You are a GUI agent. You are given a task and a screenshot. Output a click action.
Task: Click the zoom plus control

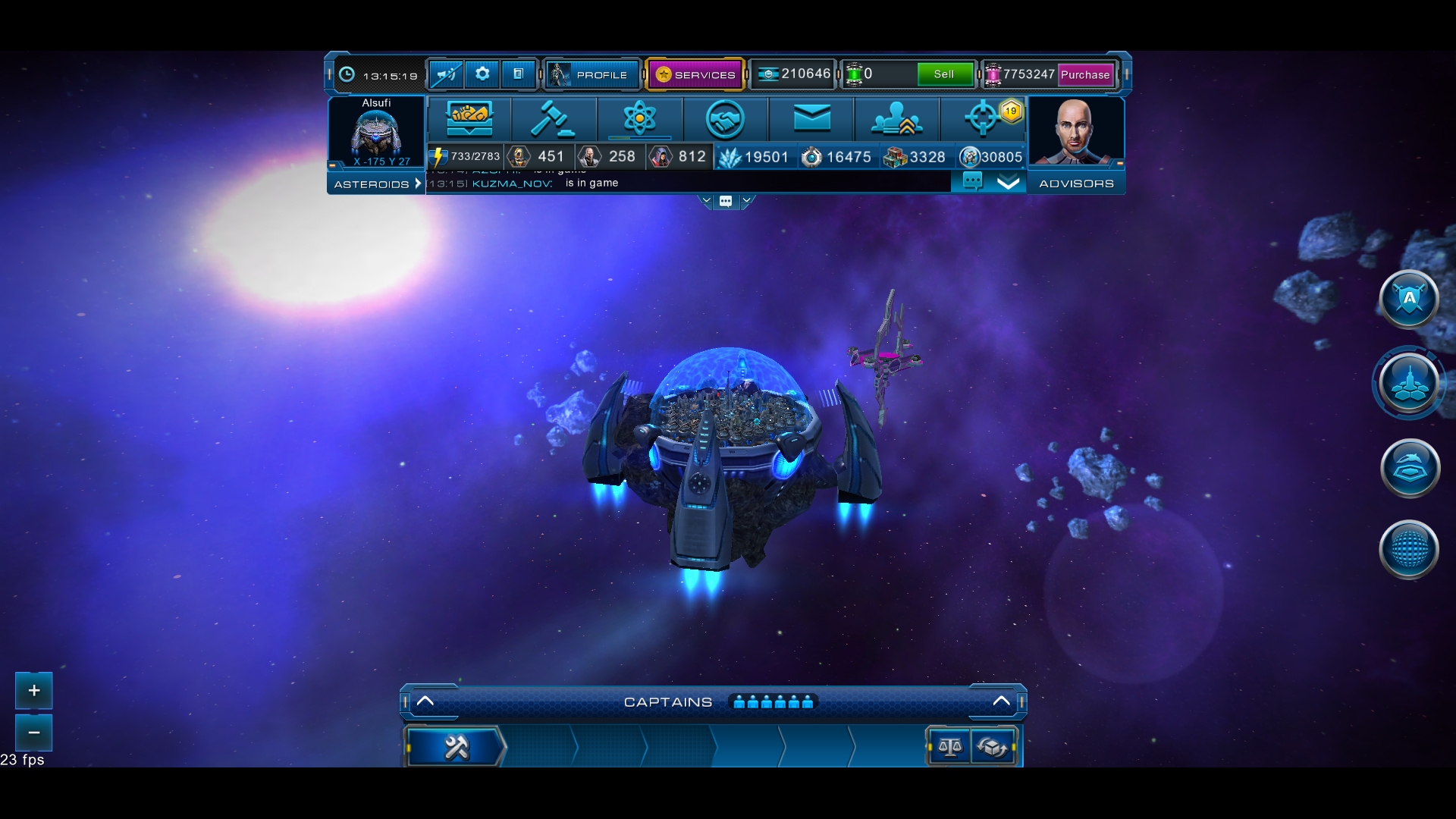coord(33,691)
